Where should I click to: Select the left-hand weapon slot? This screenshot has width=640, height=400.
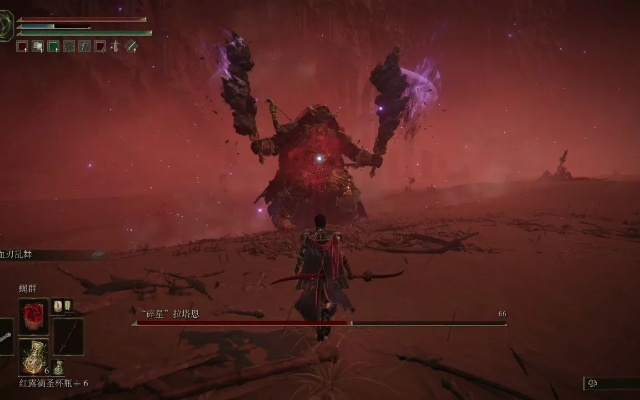tap(5, 336)
